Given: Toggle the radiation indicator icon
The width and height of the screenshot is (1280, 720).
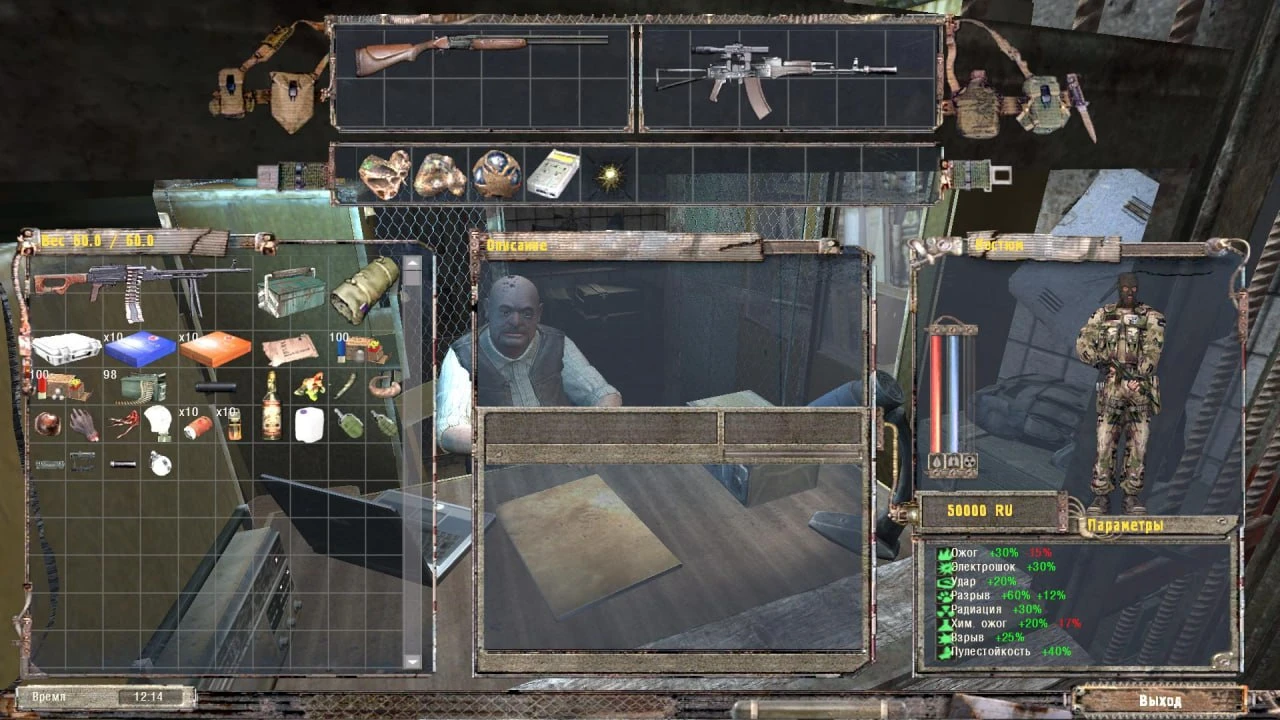Looking at the screenshot, I should (971, 461).
